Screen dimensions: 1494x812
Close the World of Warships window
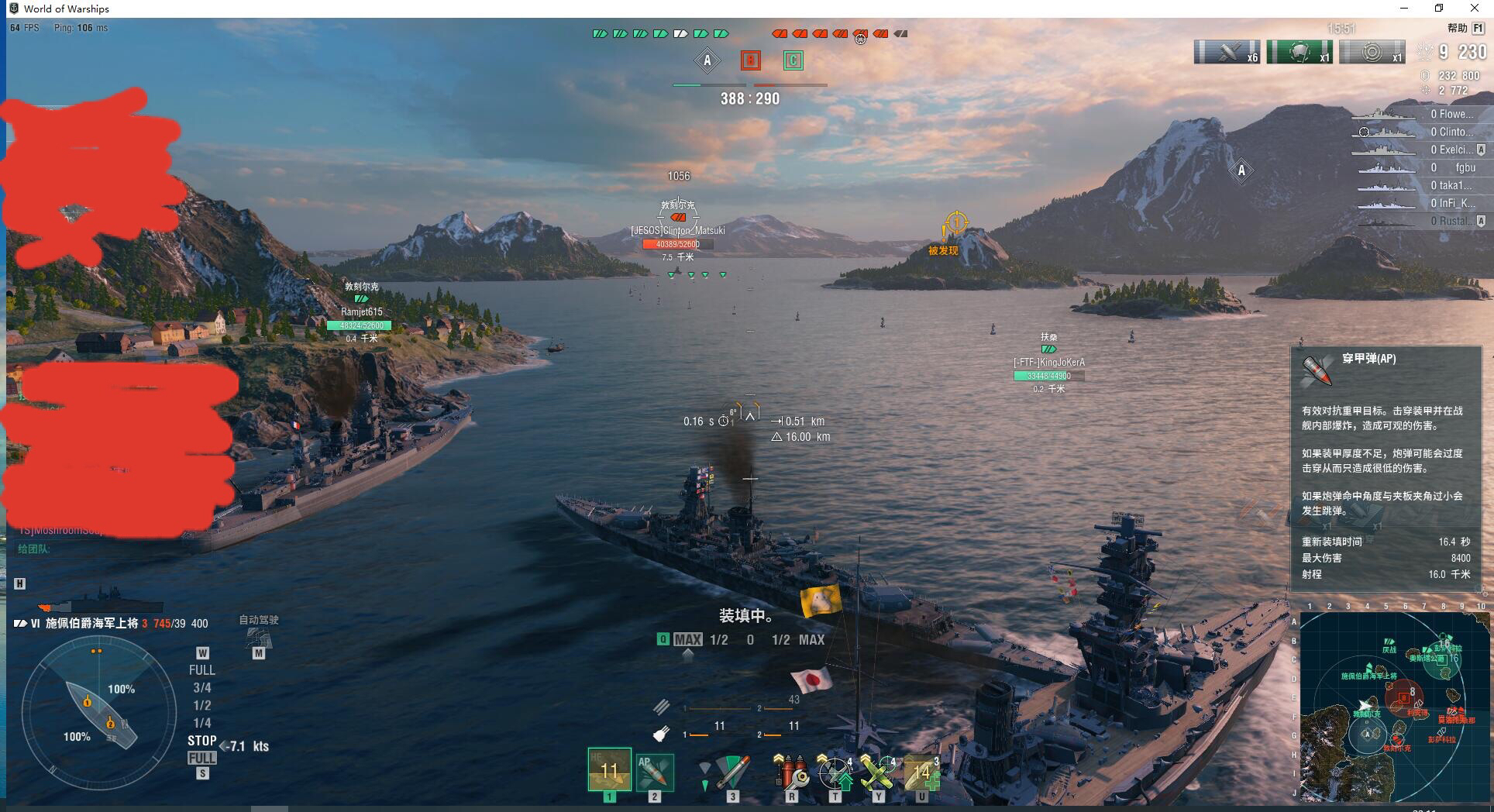point(1475,9)
